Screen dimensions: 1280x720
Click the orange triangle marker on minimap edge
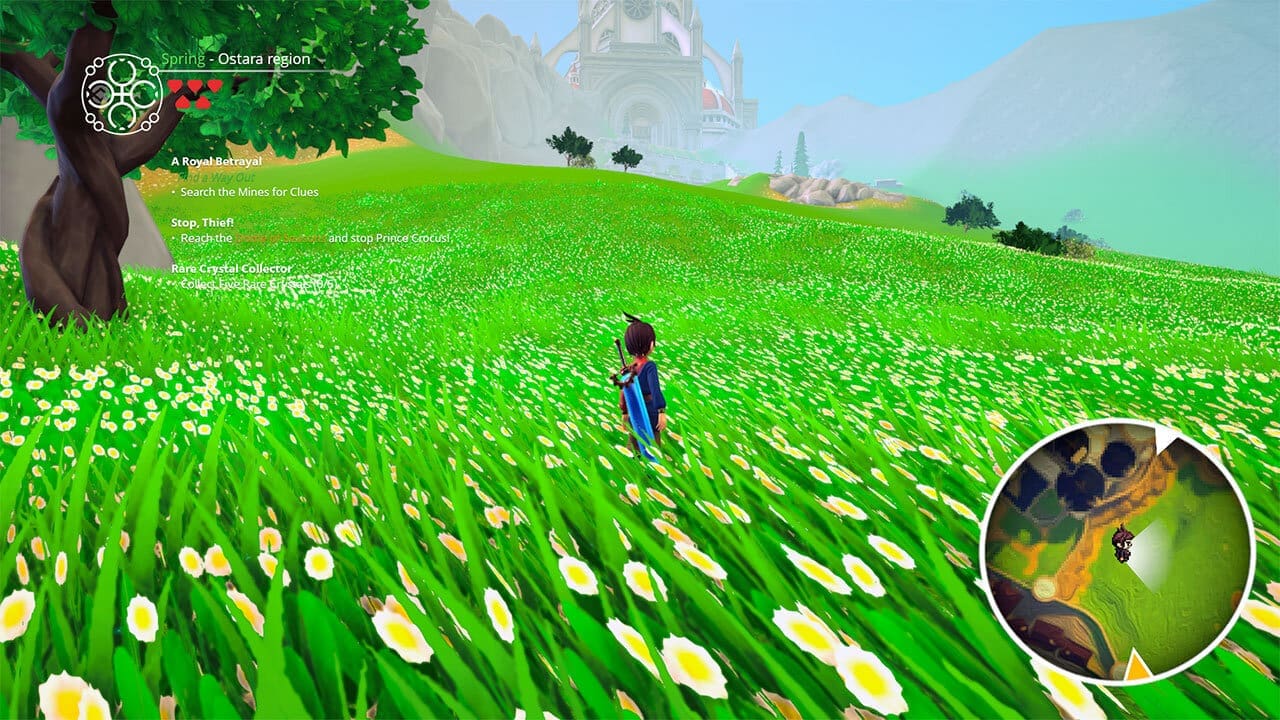pyautogui.click(x=1136, y=665)
